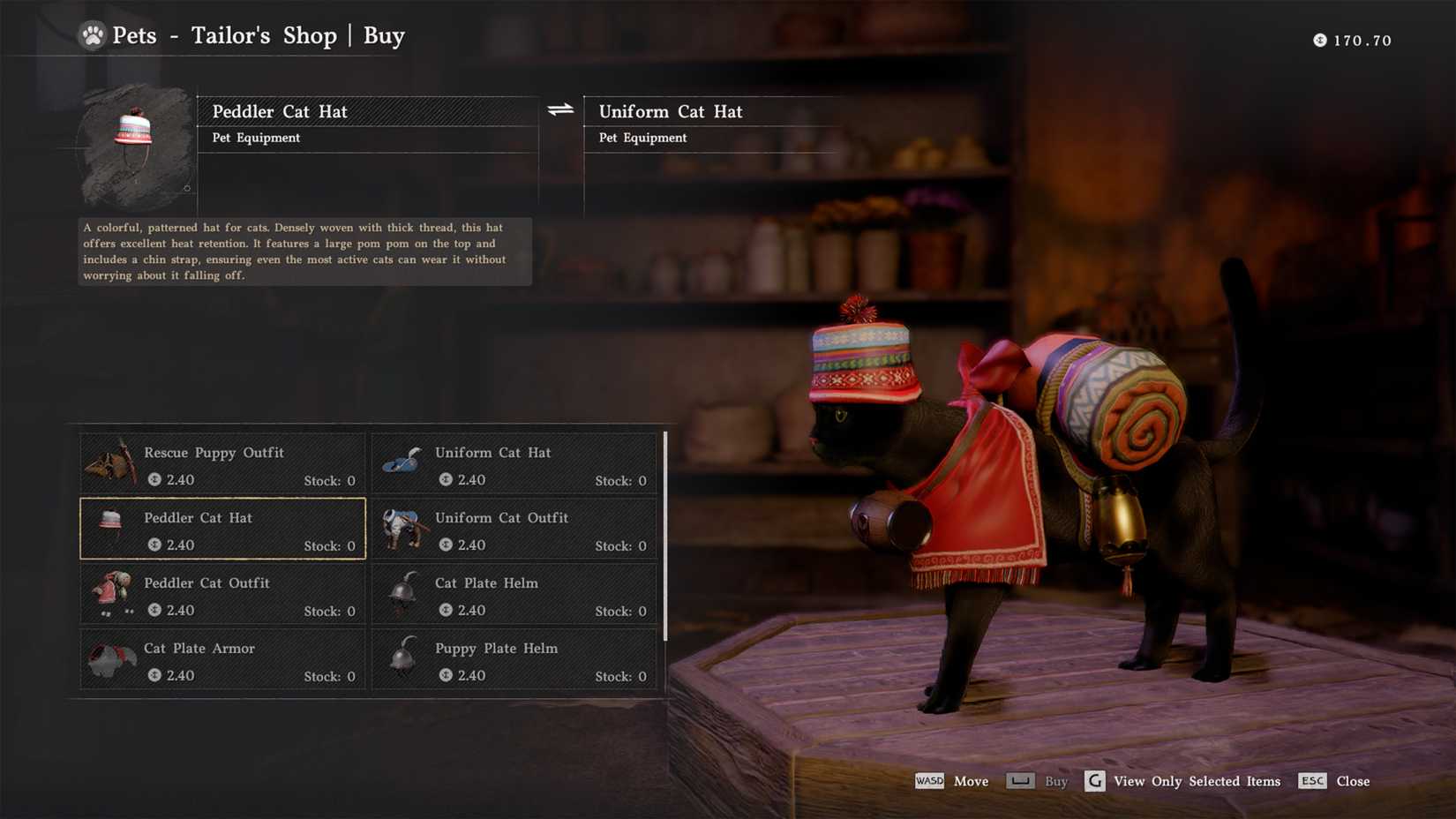This screenshot has width=1456, height=819.
Task: Click the Puppy Plate Helm icon
Action: click(x=402, y=658)
